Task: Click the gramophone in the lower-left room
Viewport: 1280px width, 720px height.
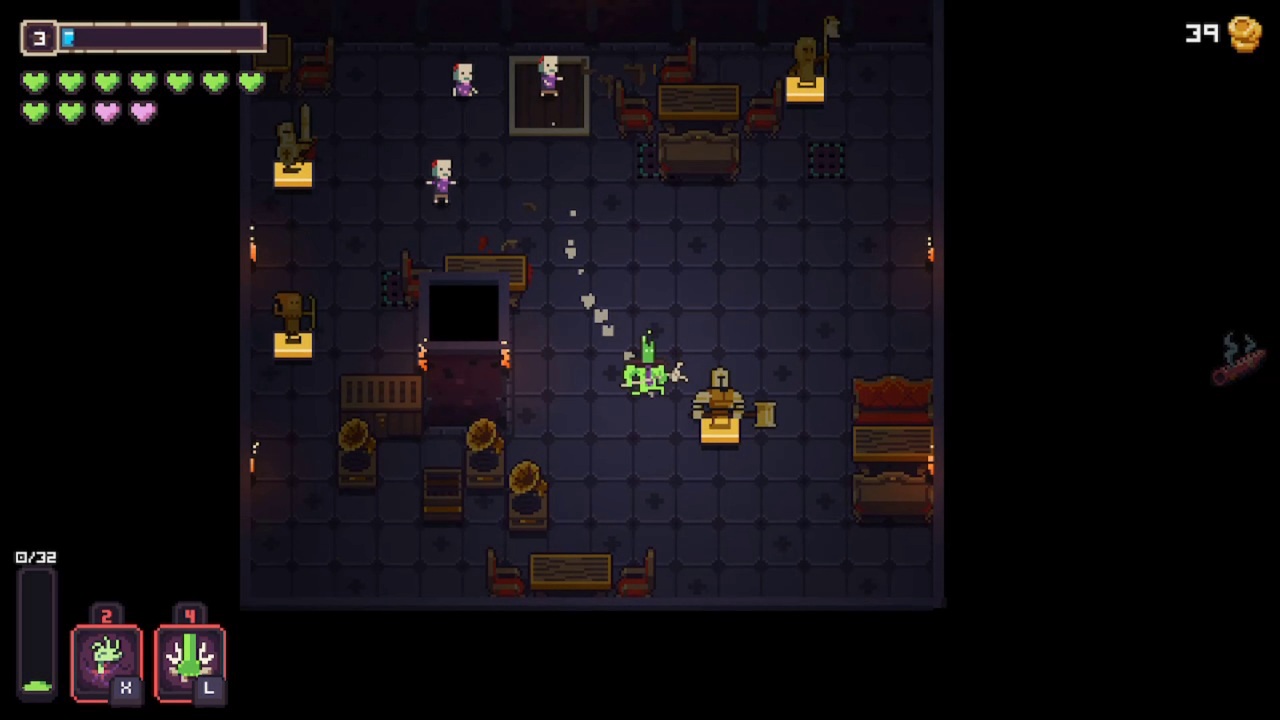Action: (x=358, y=450)
